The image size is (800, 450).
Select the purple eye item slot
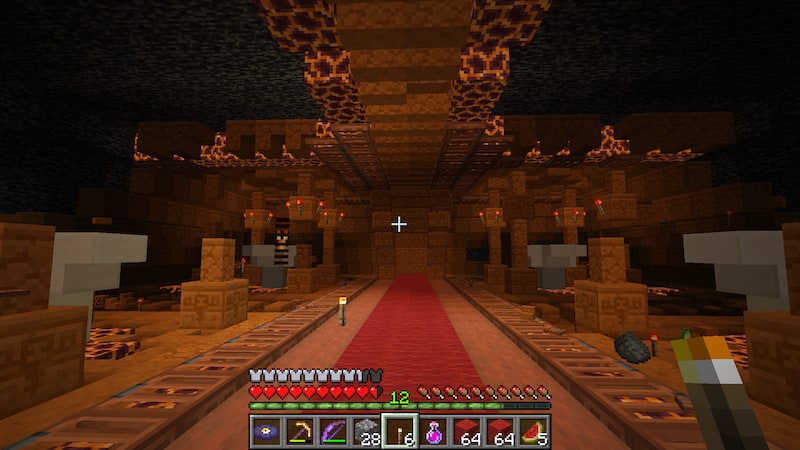[x=265, y=431]
